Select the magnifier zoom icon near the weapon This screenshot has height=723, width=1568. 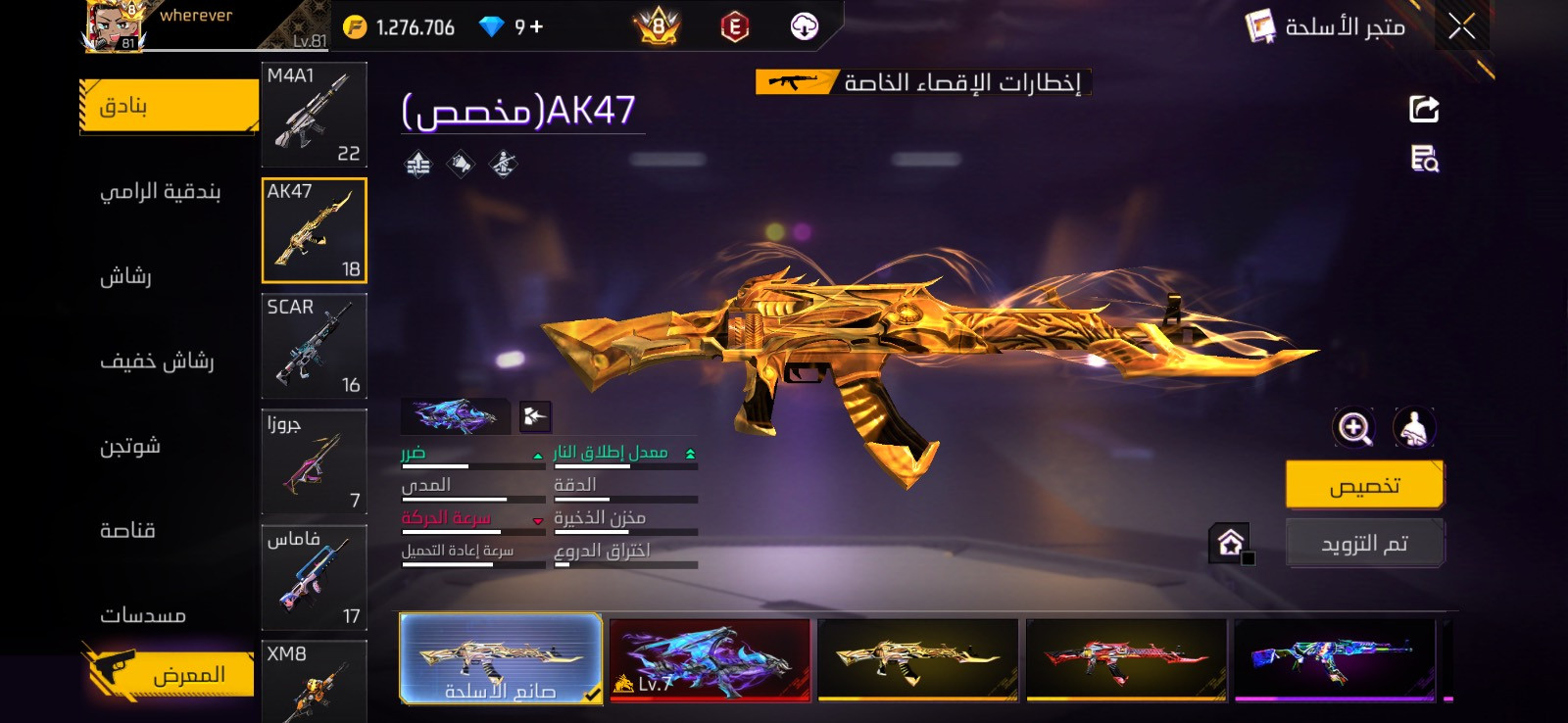click(1354, 426)
